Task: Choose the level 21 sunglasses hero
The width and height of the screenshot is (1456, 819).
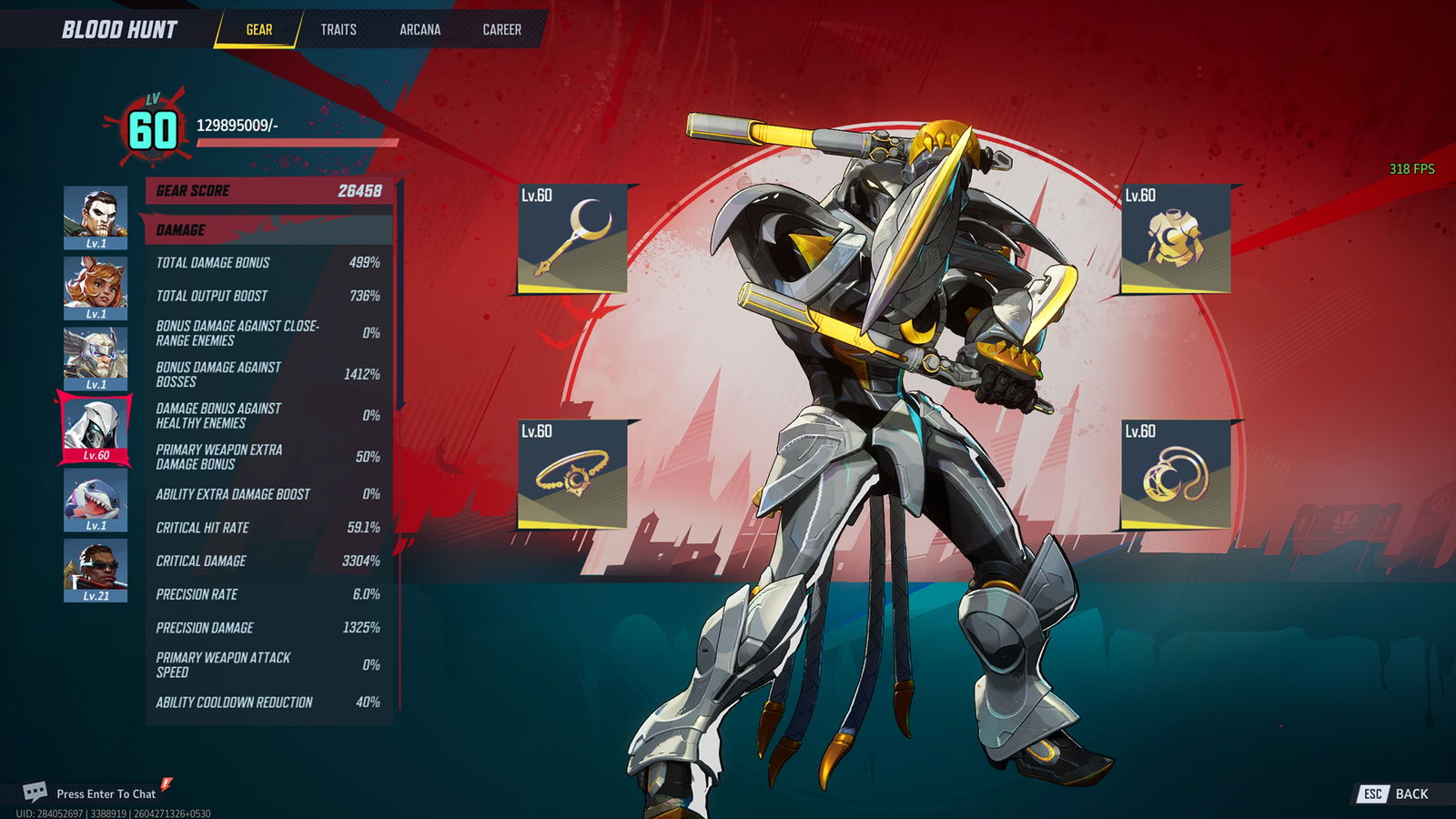Action: 96,570
